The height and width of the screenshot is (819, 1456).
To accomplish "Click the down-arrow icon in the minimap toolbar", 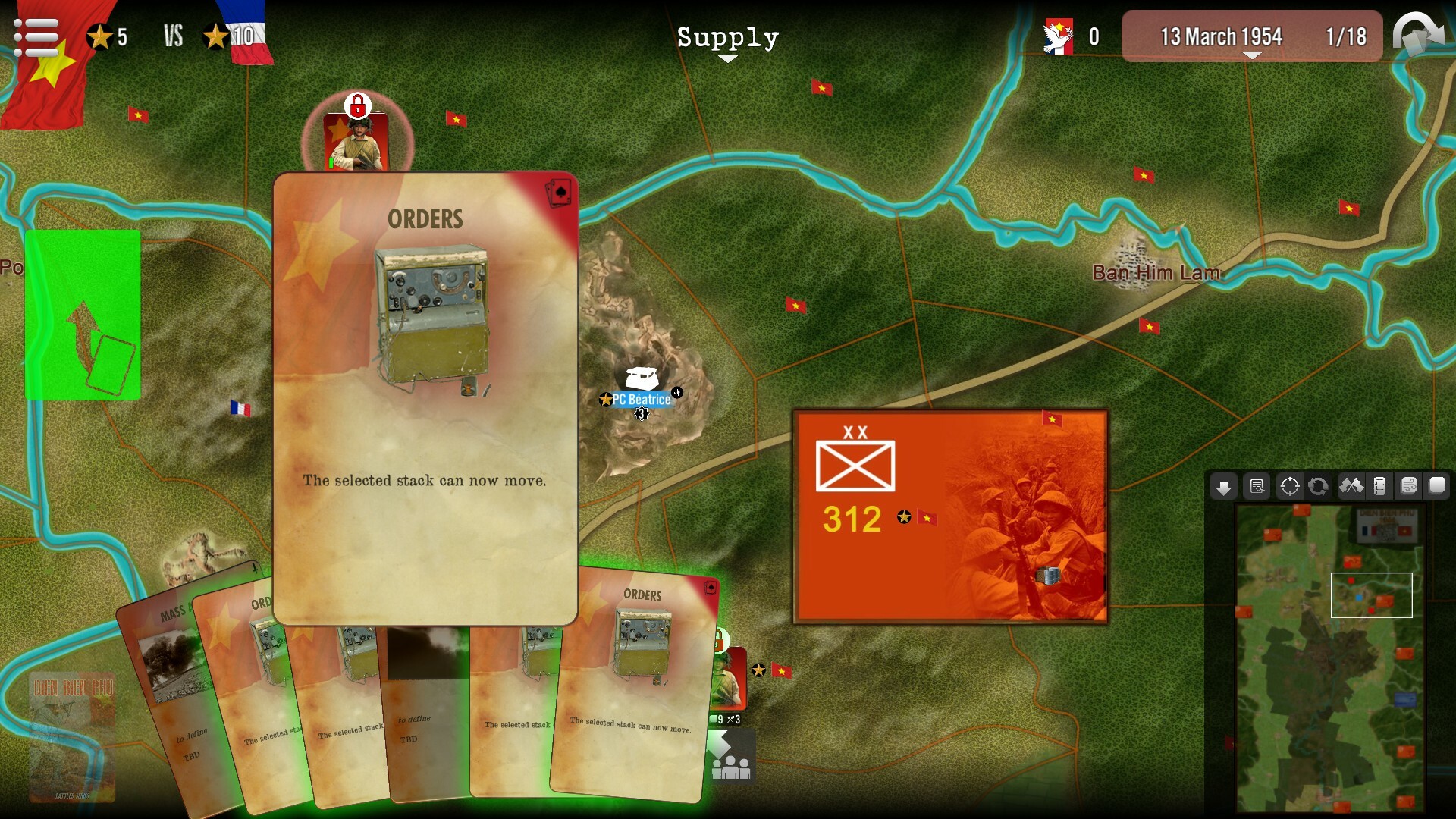I will click(x=1225, y=488).
